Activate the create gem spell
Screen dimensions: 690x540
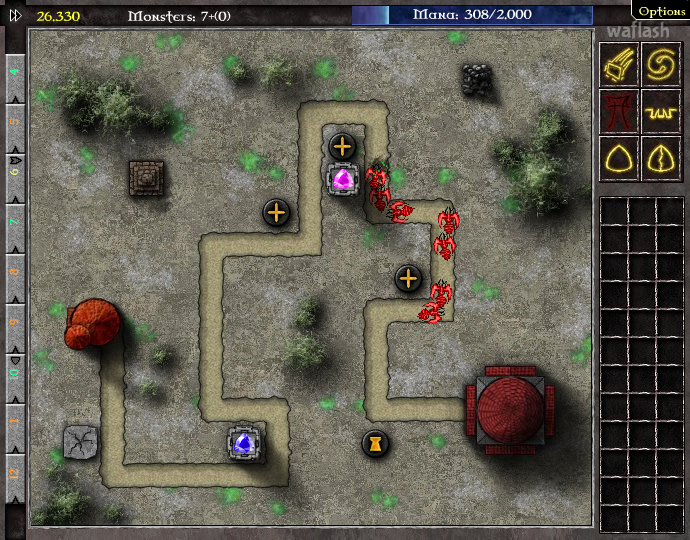coord(619,157)
